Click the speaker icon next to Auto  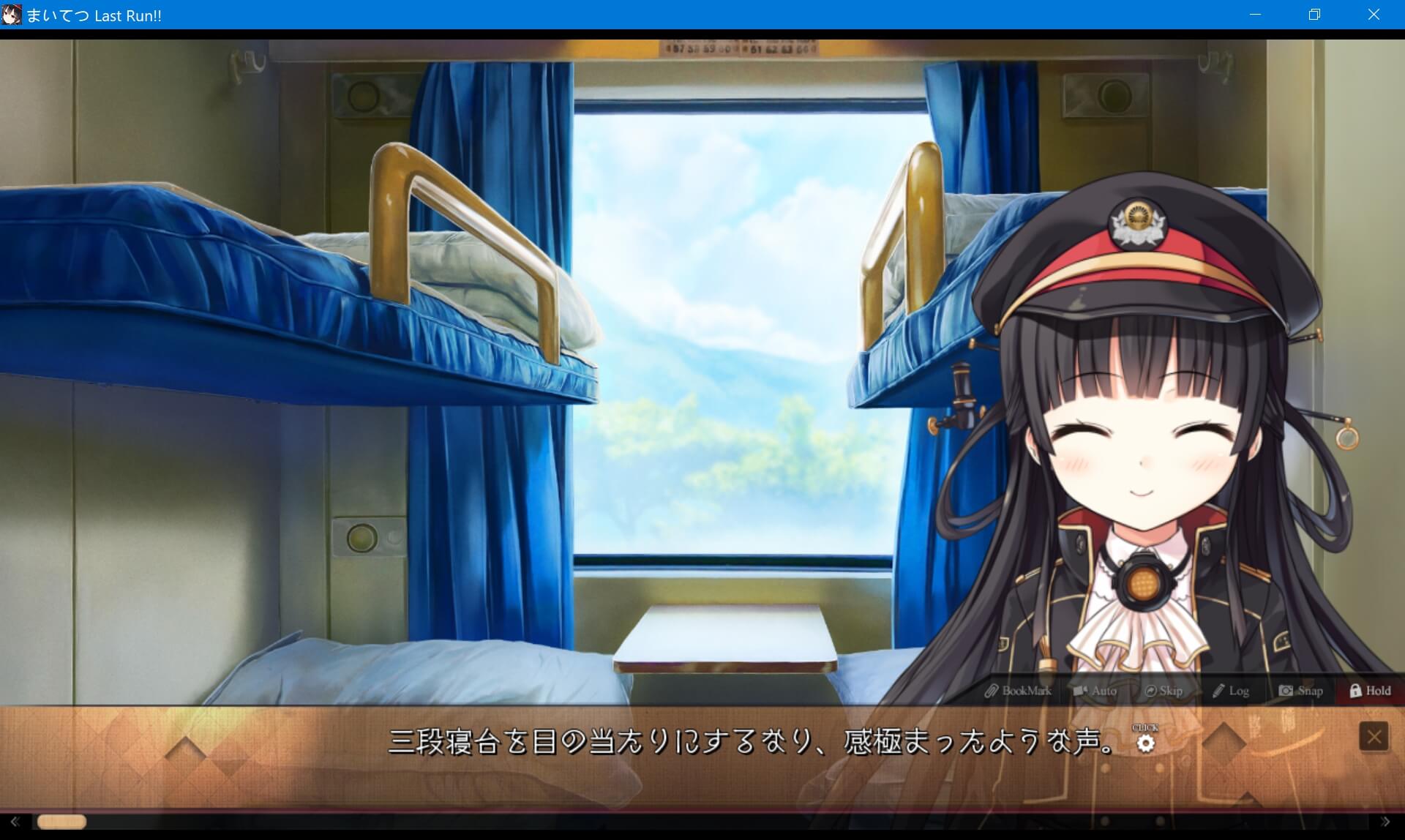[1079, 691]
